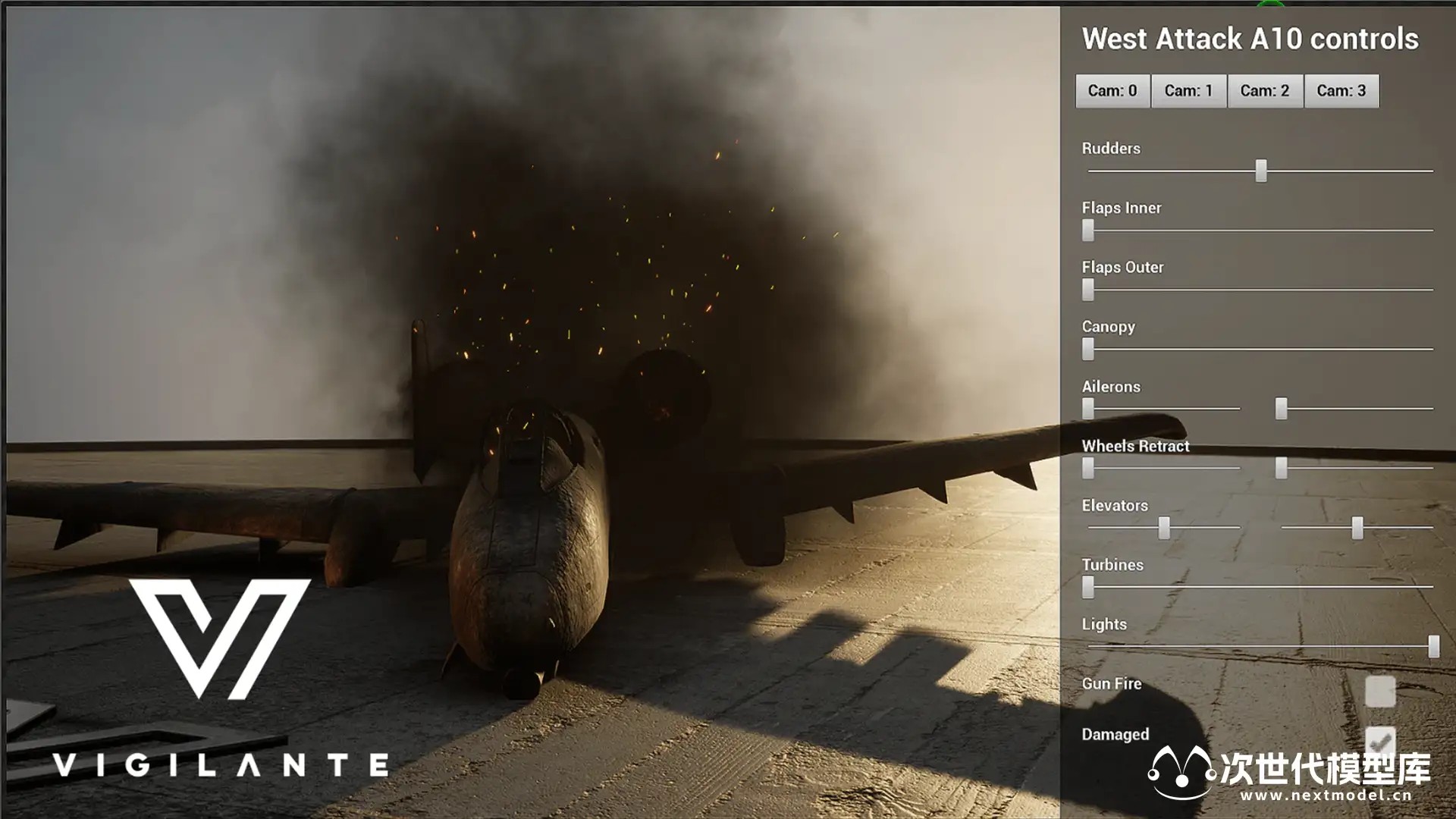
Task: Select the Cam: 1 camera button
Action: [x=1188, y=91]
